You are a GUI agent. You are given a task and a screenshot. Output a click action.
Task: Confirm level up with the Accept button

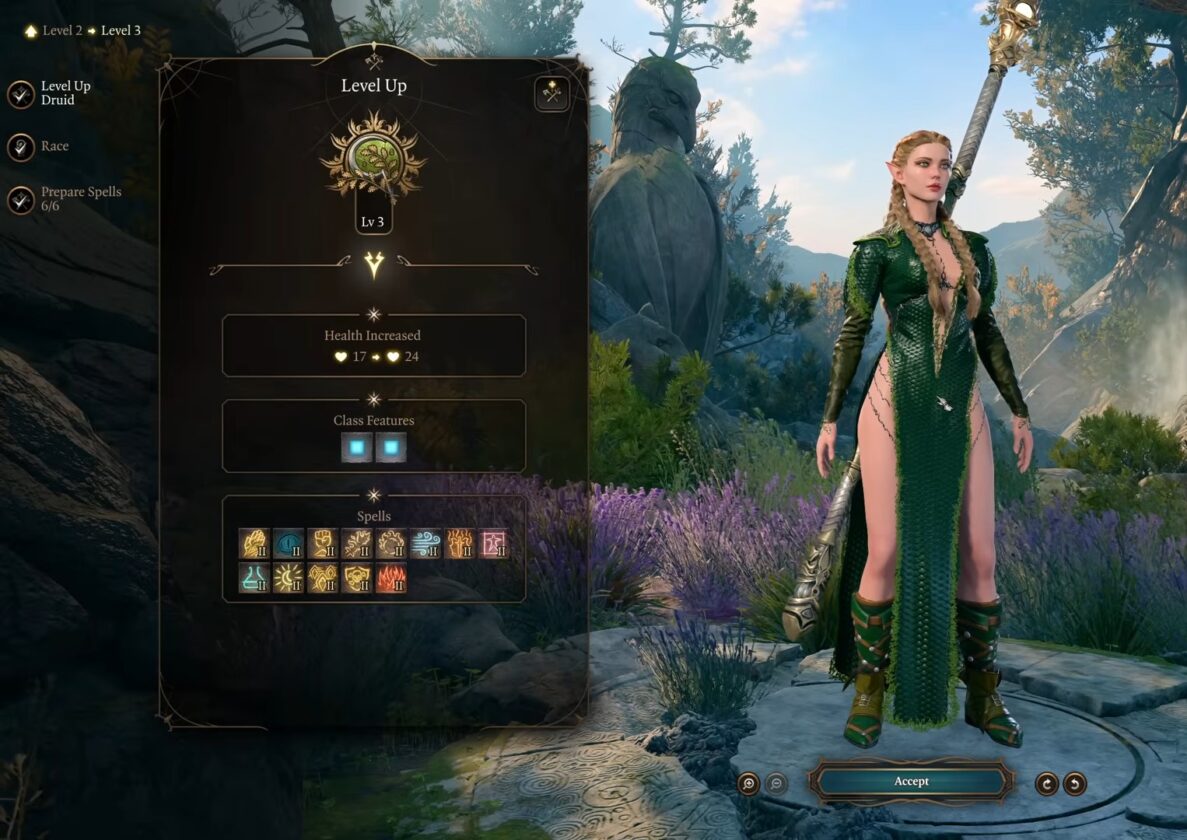(910, 781)
